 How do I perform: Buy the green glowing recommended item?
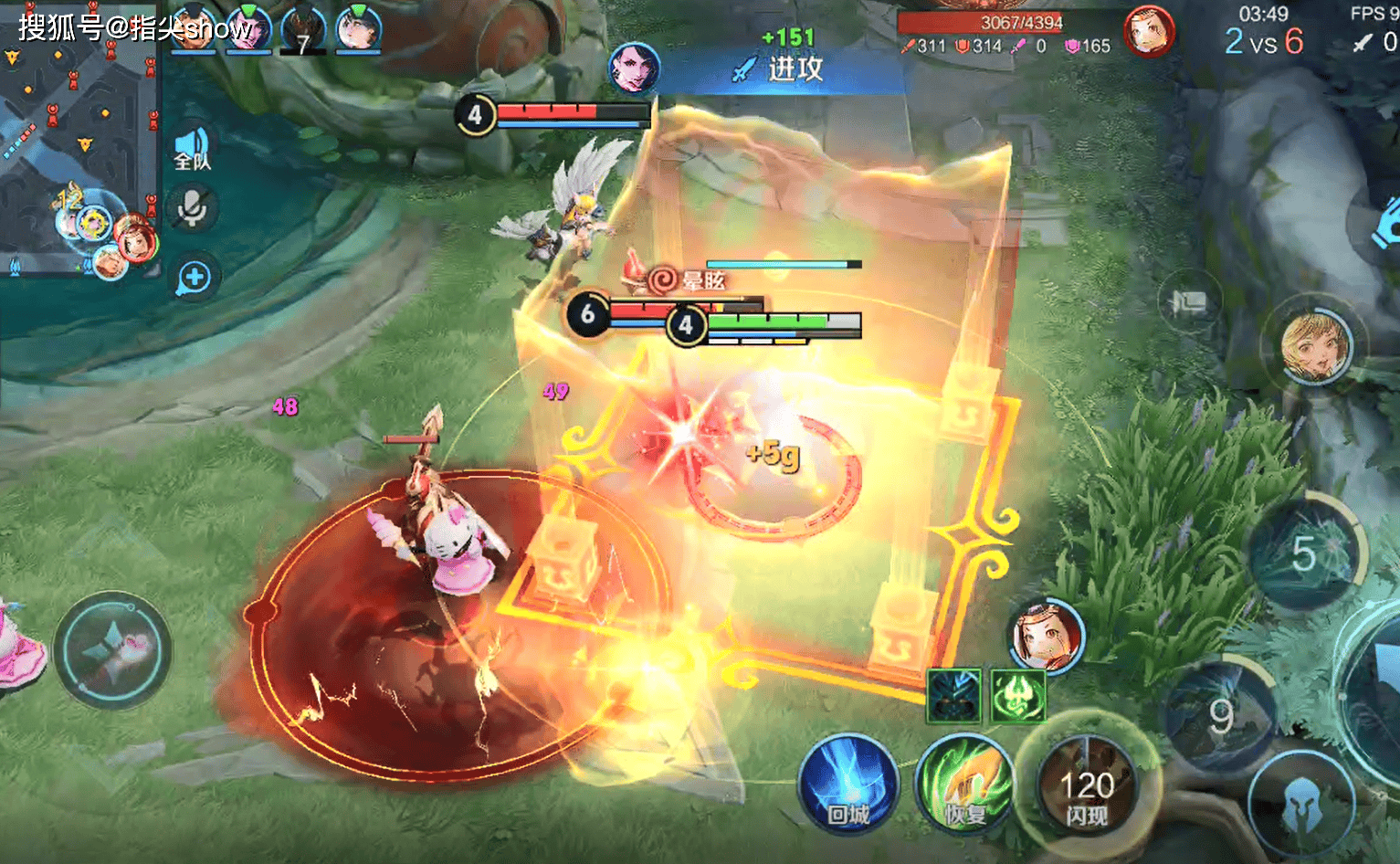click(1017, 696)
